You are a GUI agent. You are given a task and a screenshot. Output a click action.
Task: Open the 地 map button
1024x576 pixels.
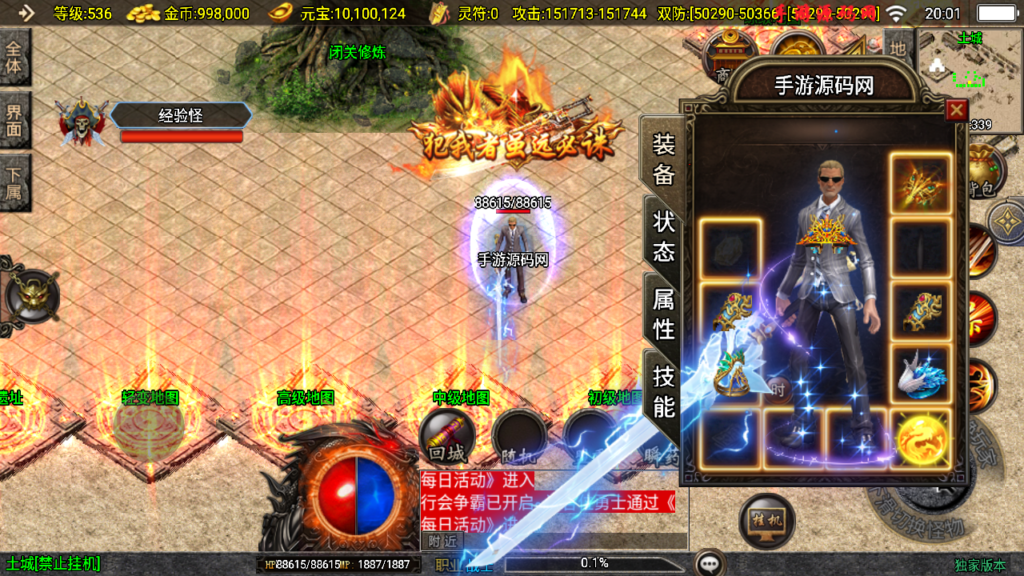pos(898,47)
